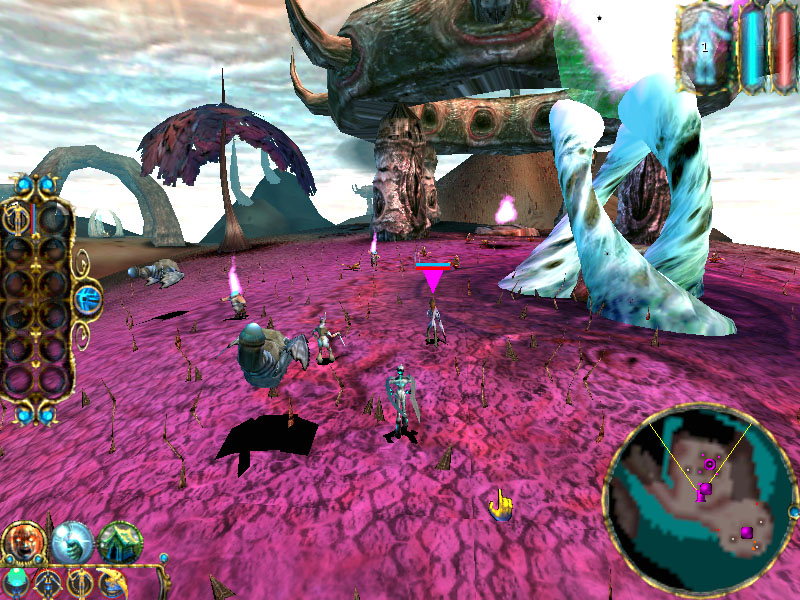Screen dimensions: 800x600
Task: Switch to the green tent structures tab
Action: tap(120, 542)
